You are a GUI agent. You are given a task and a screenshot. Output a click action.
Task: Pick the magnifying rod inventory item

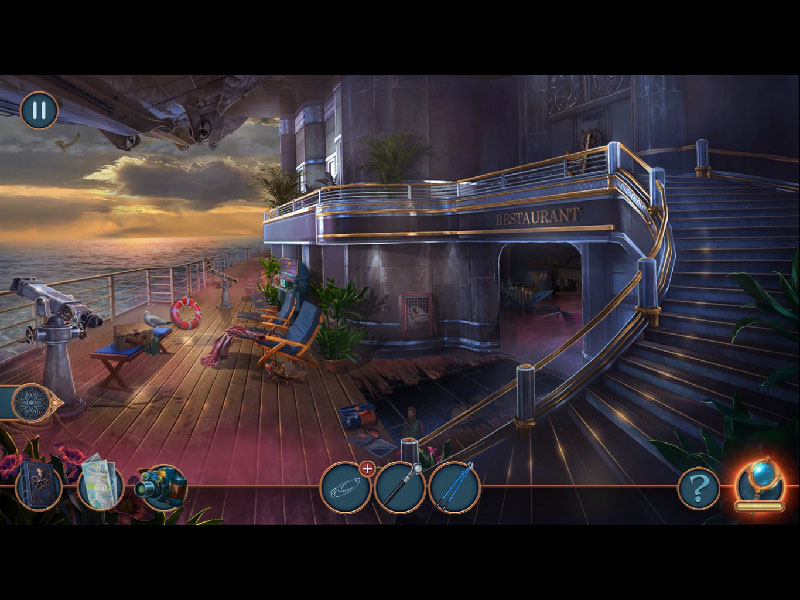click(400, 488)
